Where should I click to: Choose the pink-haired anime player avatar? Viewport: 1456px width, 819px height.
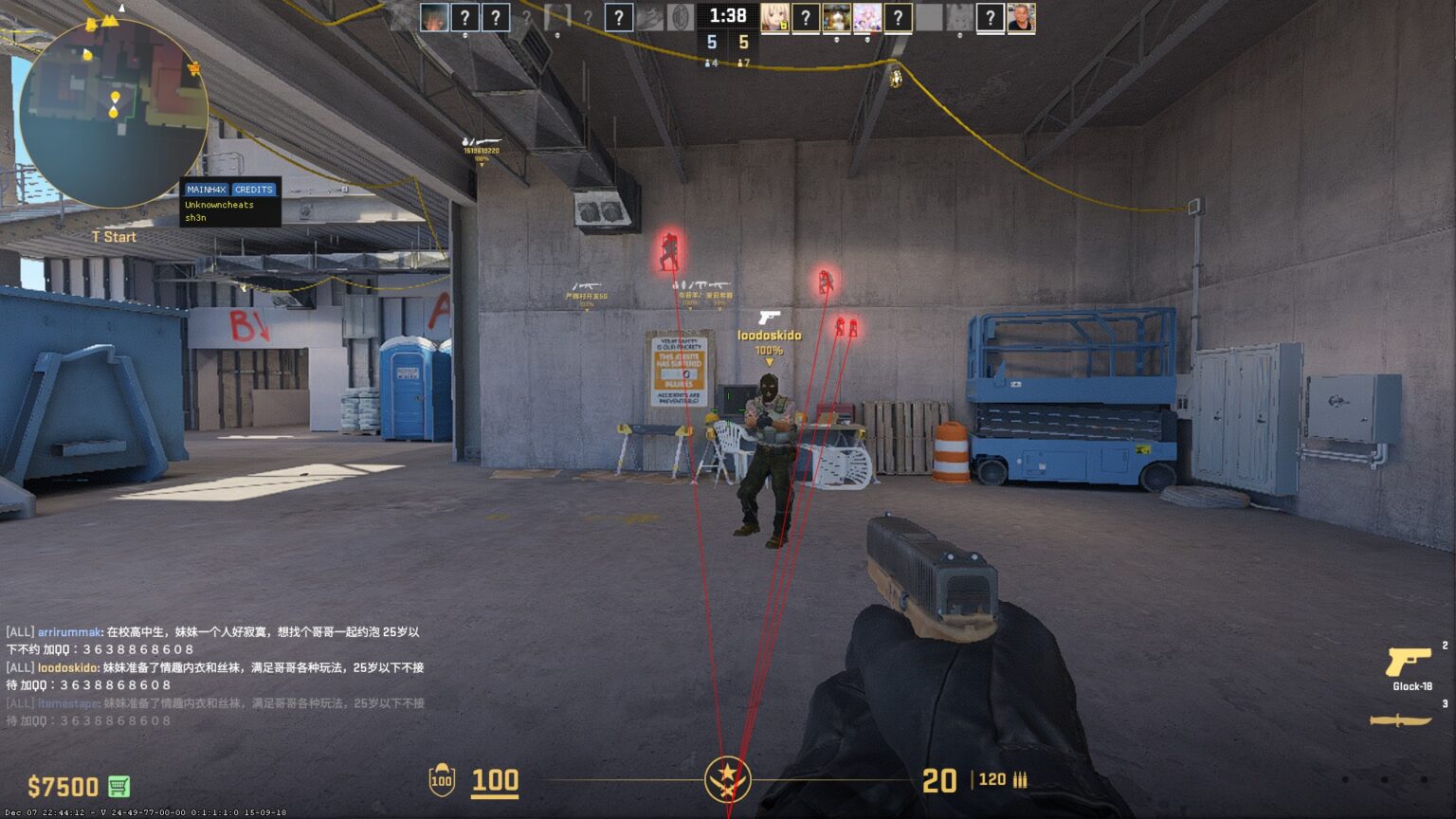866,18
